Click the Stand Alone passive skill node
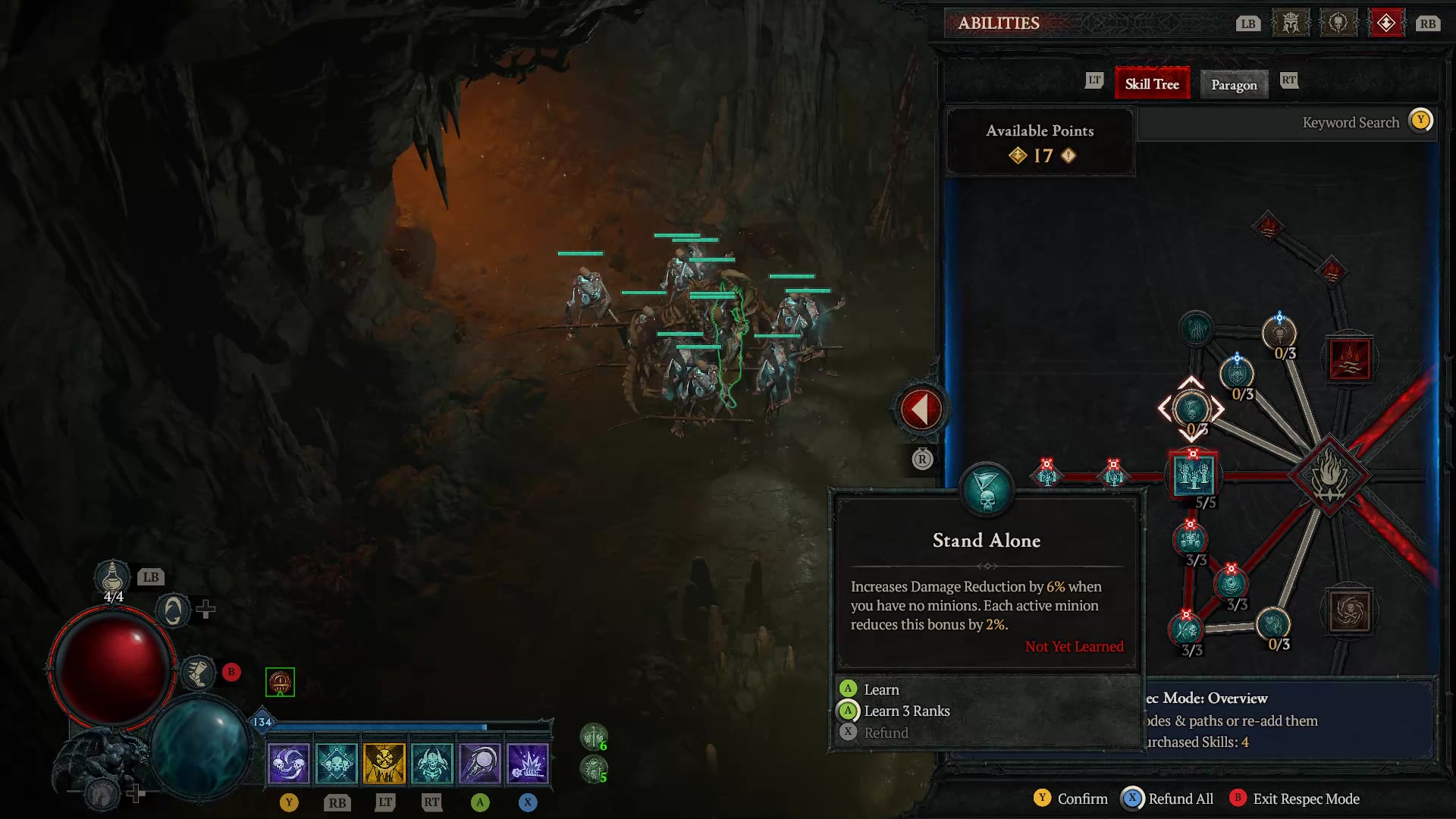The height and width of the screenshot is (819, 1456). click(x=1193, y=409)
